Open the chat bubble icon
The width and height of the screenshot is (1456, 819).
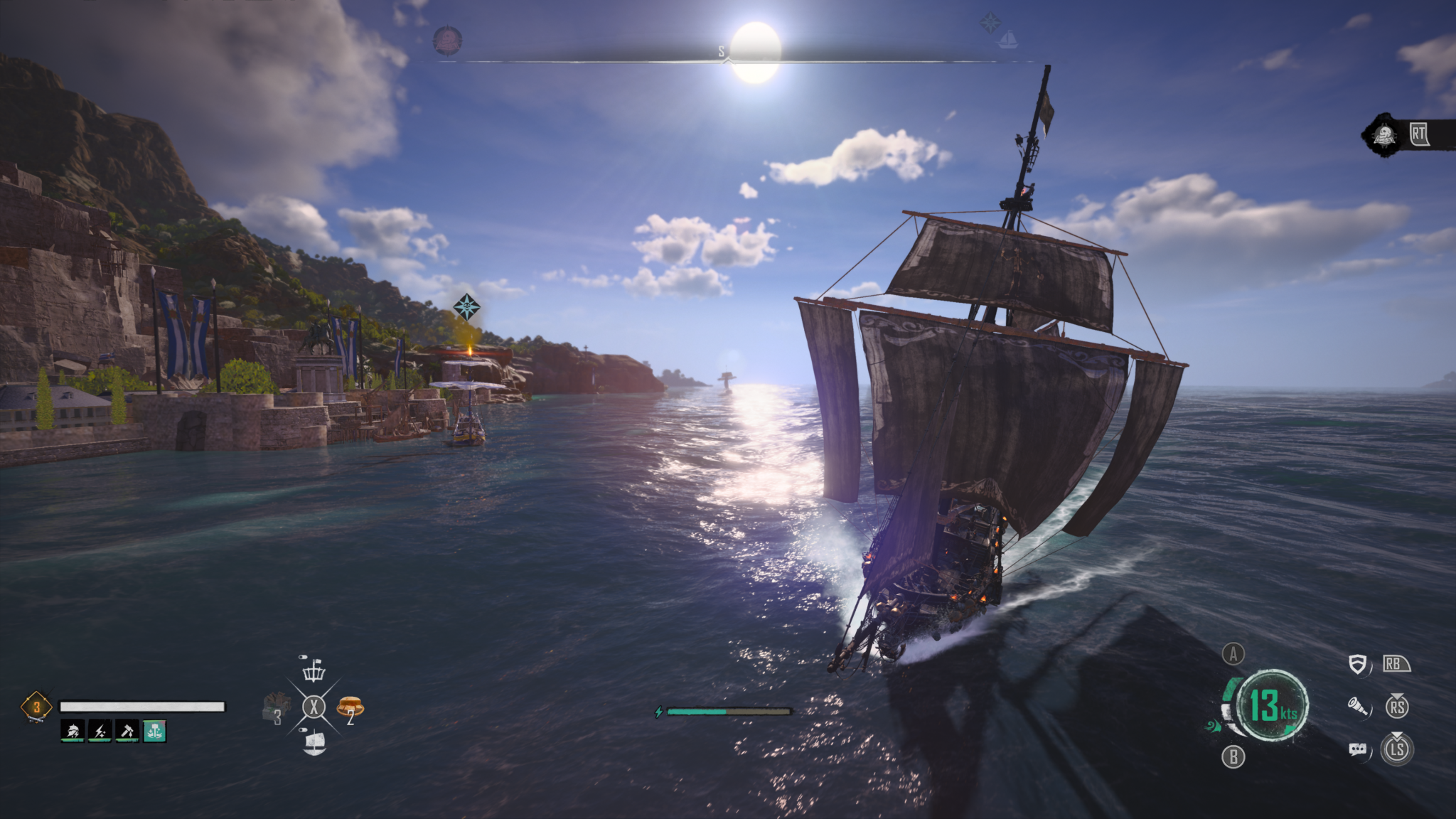point(1357,749)
